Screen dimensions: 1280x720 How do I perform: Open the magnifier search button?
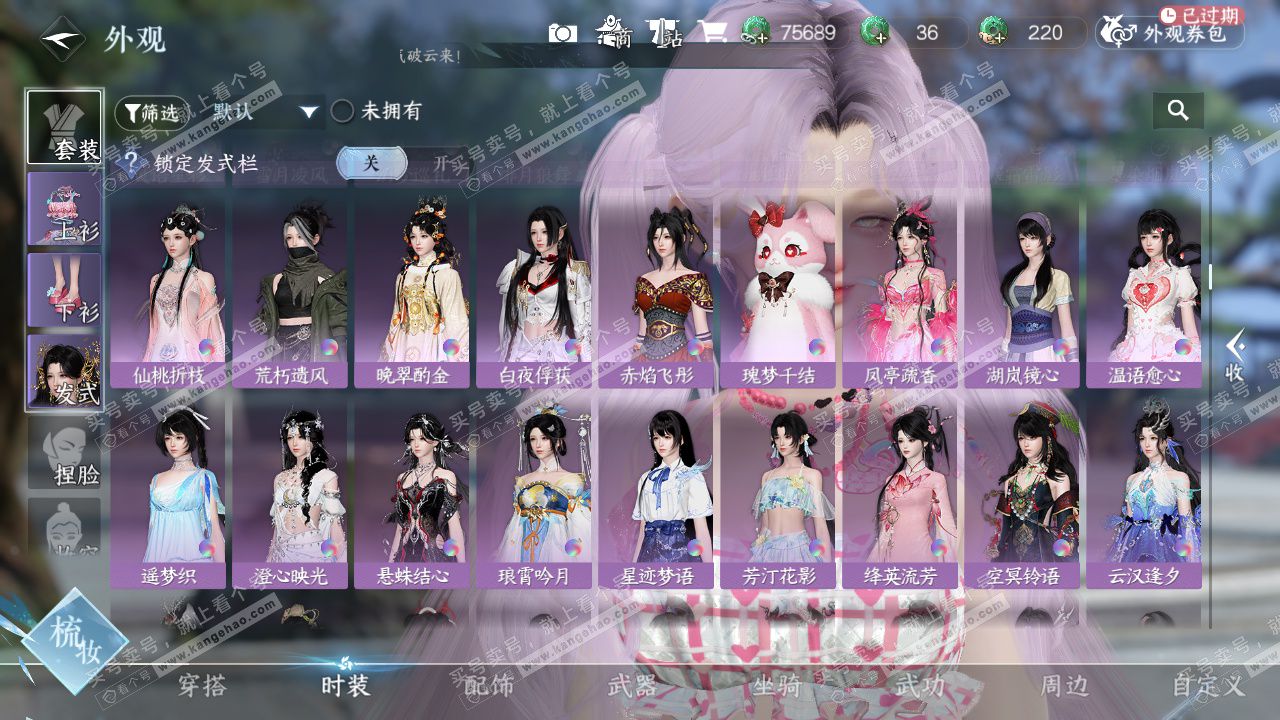pyautogui.click(x=1178, y=111)
